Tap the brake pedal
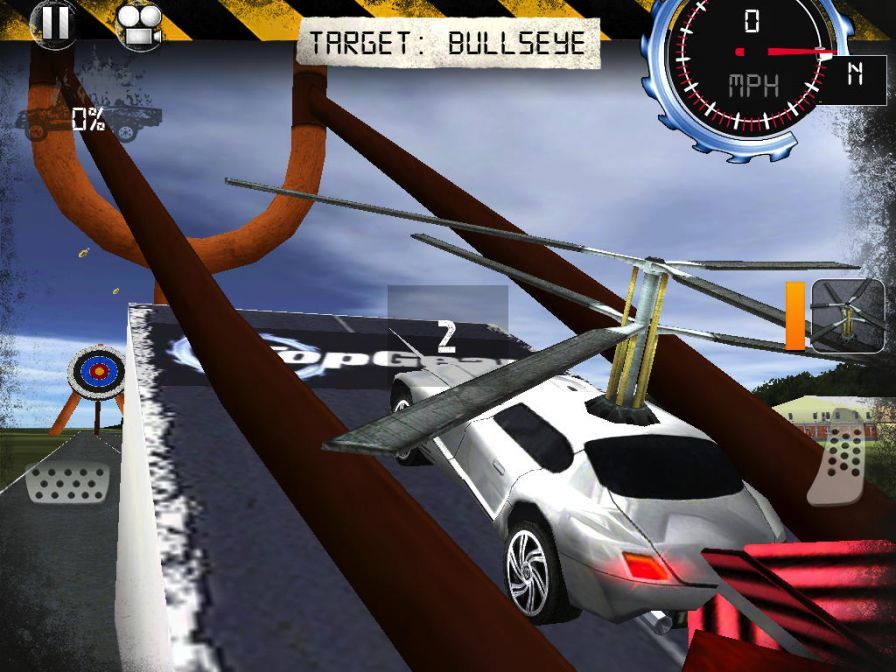Screen dimensions: 896x672 (67, 482)
